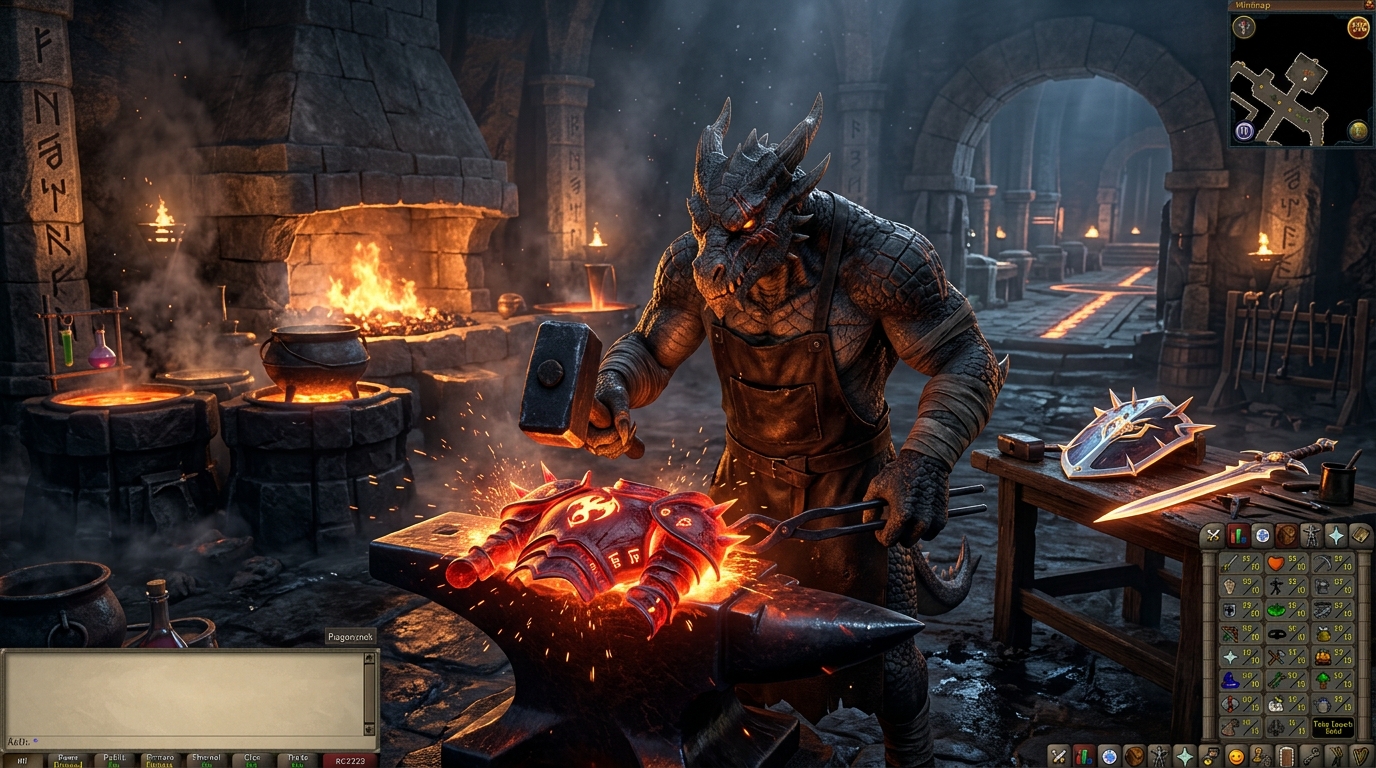Click the blue orb on the minimap
The width and height of the screenshot is (1376, 768).
tap(1243, 131)
